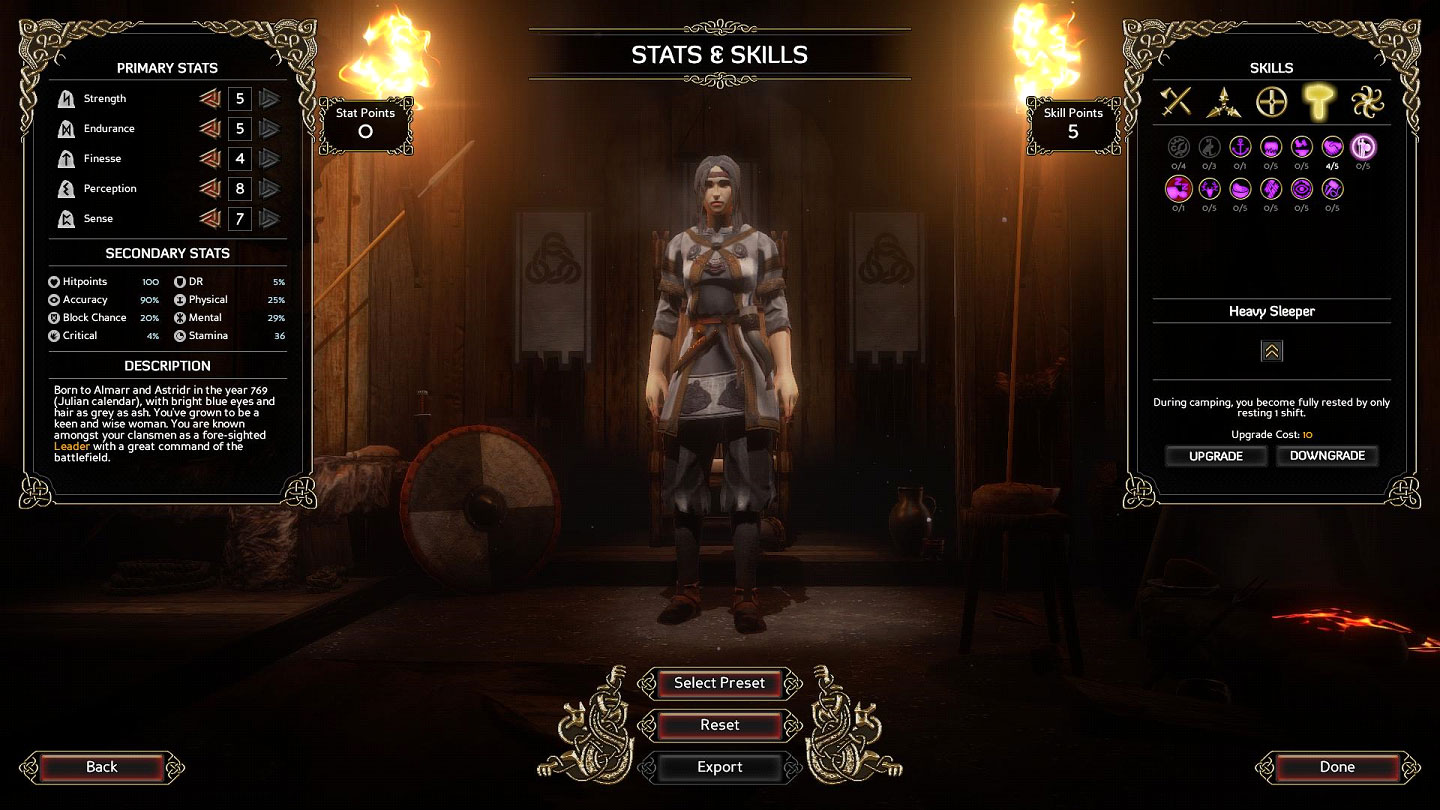The image size is (1440, 810).
Task: Select the eye skill icon
Action: click(x=1302, y=188)
